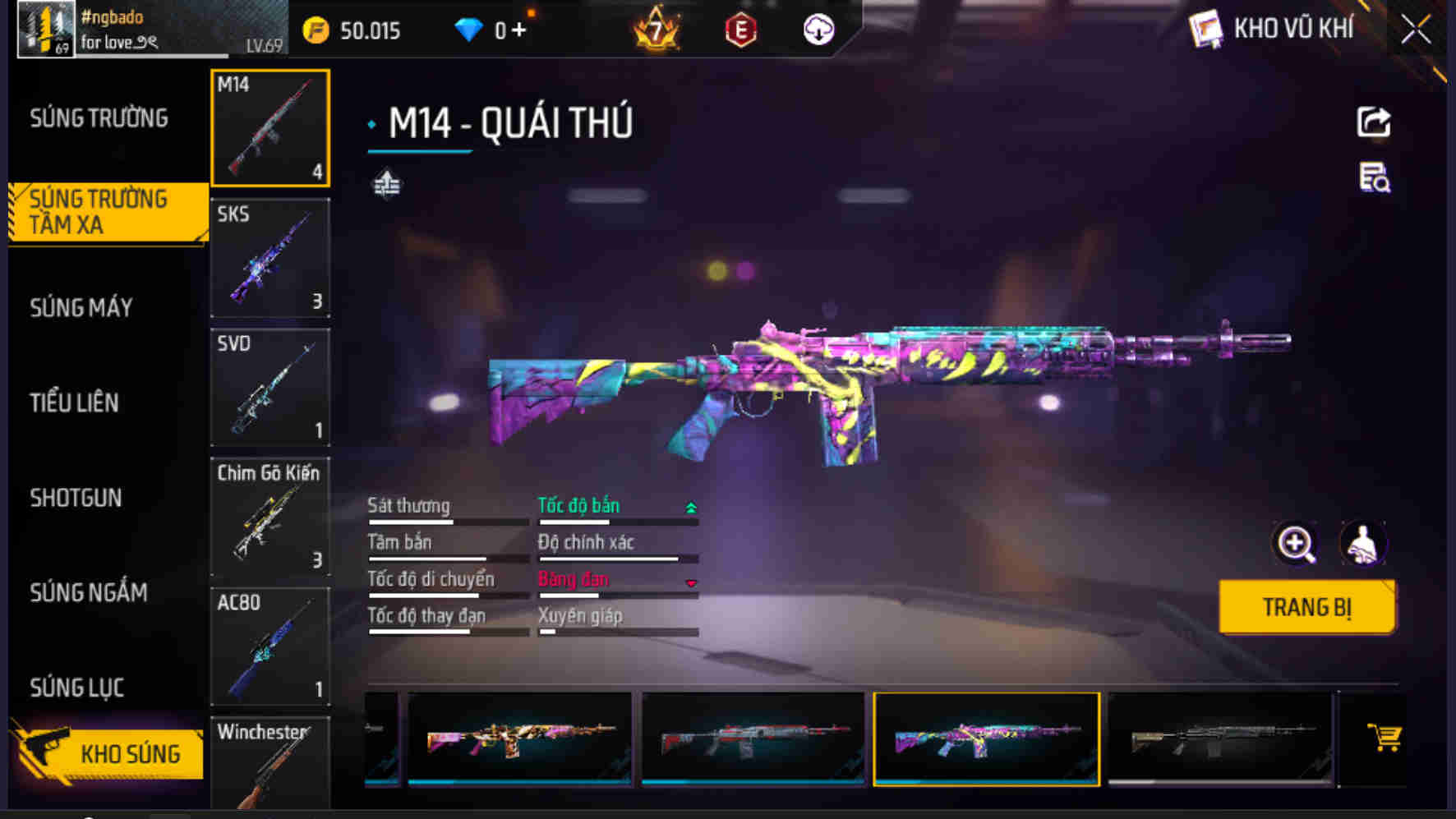Zoom in on weapon with magnifier icon
The width and height of the screenshot is (1456, 819).
(1295, 544)
